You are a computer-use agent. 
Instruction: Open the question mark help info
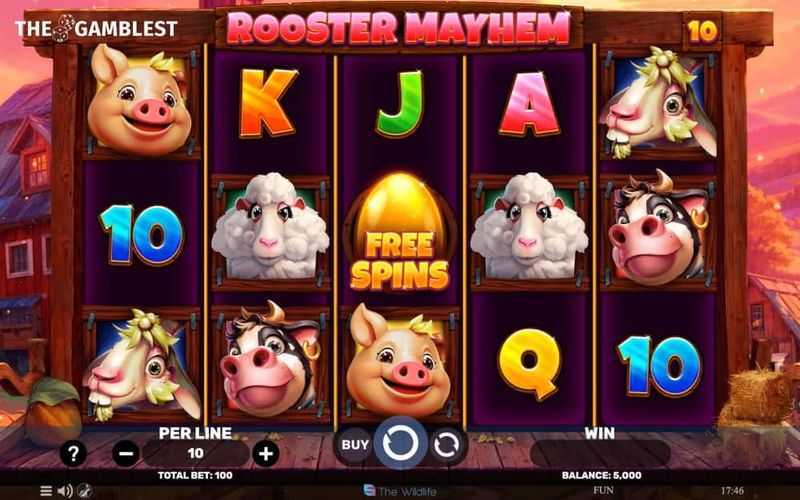73,454
